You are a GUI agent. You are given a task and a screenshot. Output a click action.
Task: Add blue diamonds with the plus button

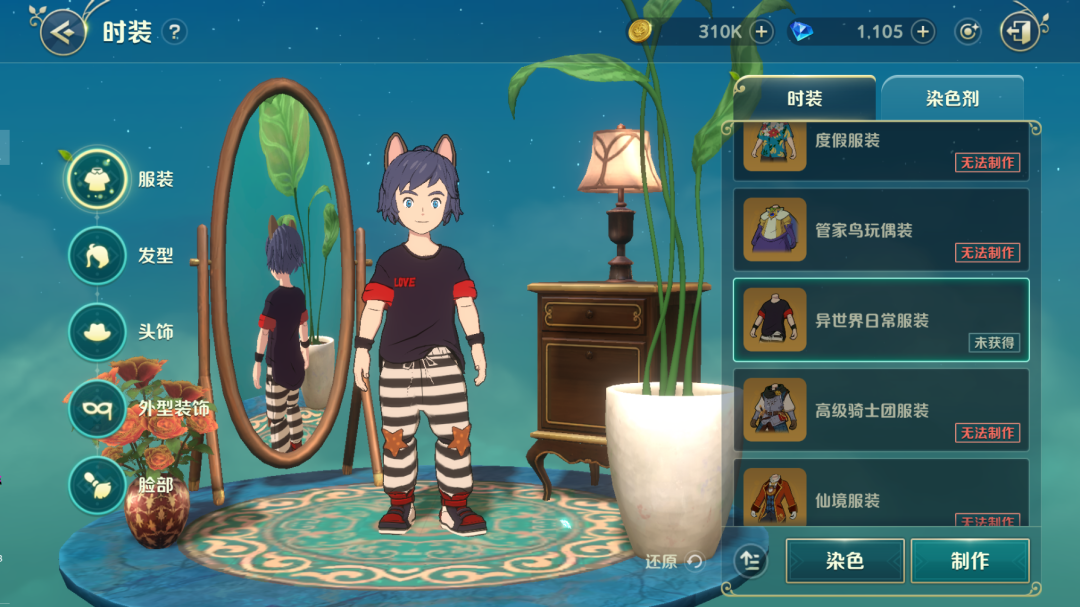coord(922,32)
